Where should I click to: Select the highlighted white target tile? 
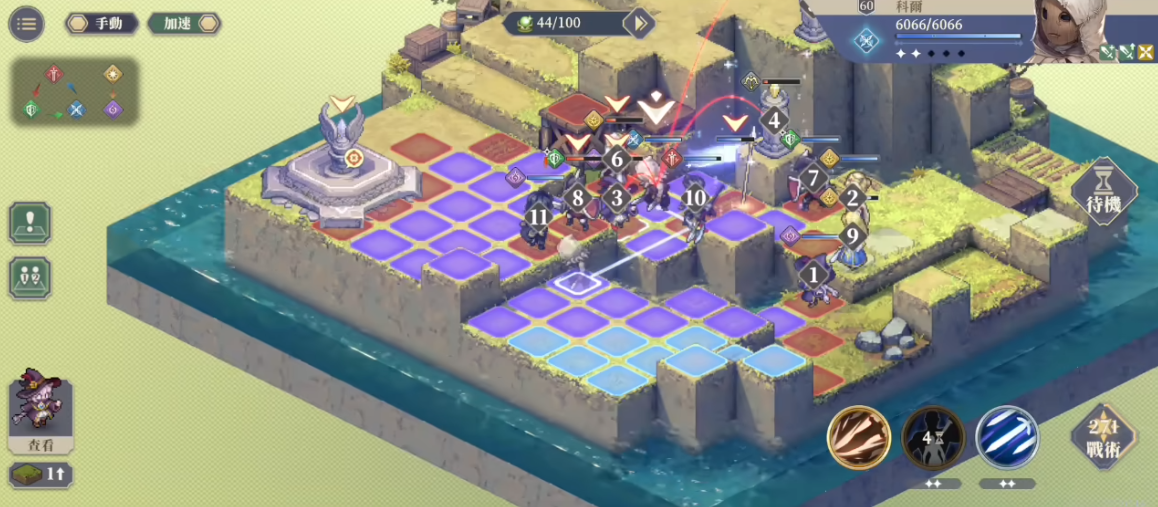pyautogui.click(x=577, y=282)
